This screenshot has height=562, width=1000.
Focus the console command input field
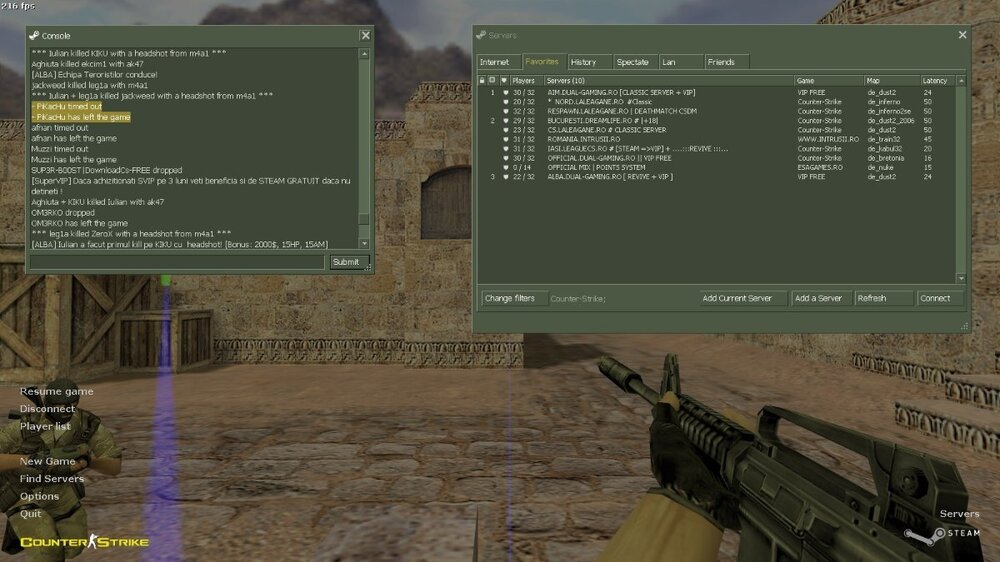pyautogui.click(x=178, y=262)
